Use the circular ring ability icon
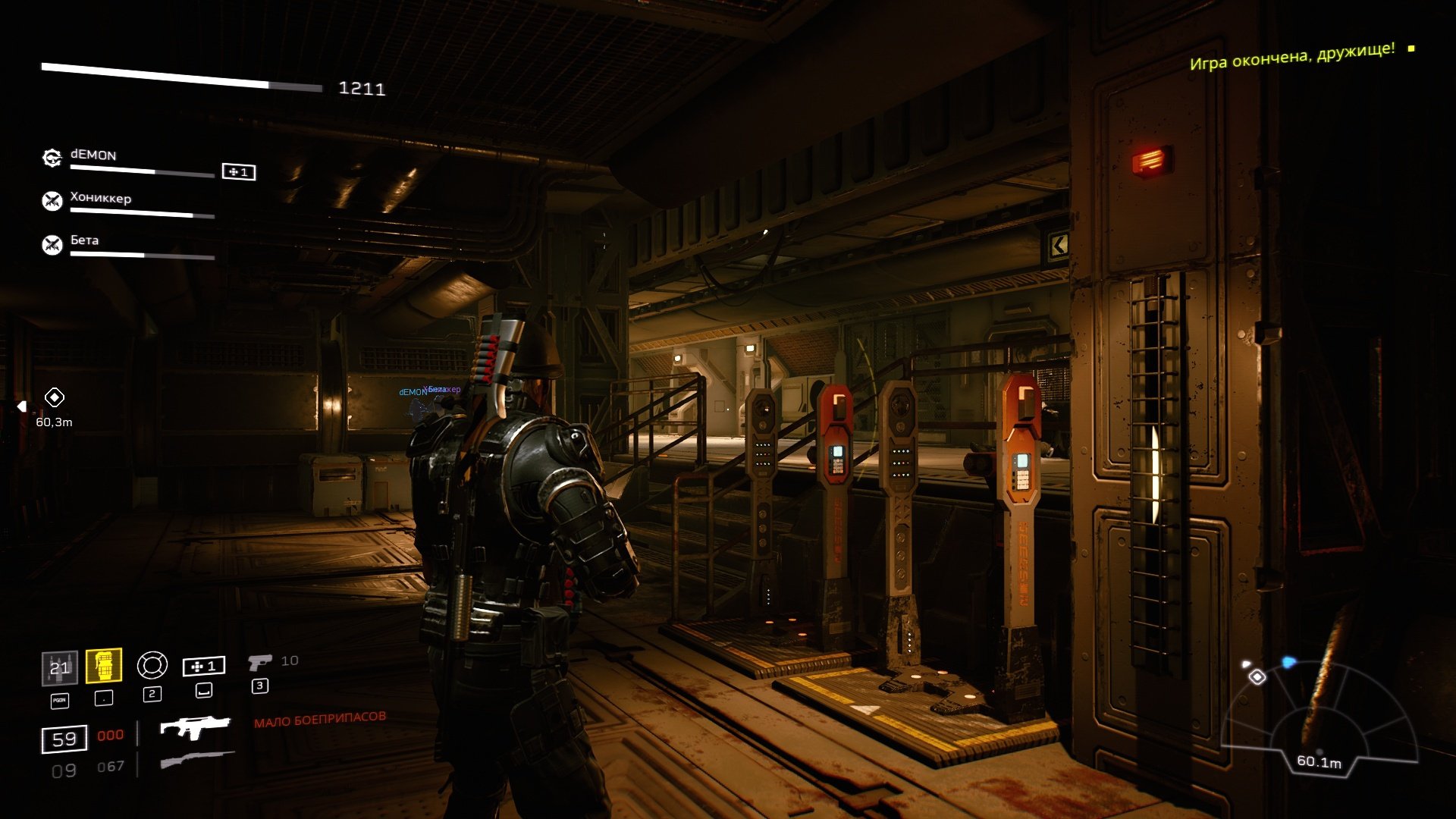This screenshot has height=819, width=1456. pos(152,666)
